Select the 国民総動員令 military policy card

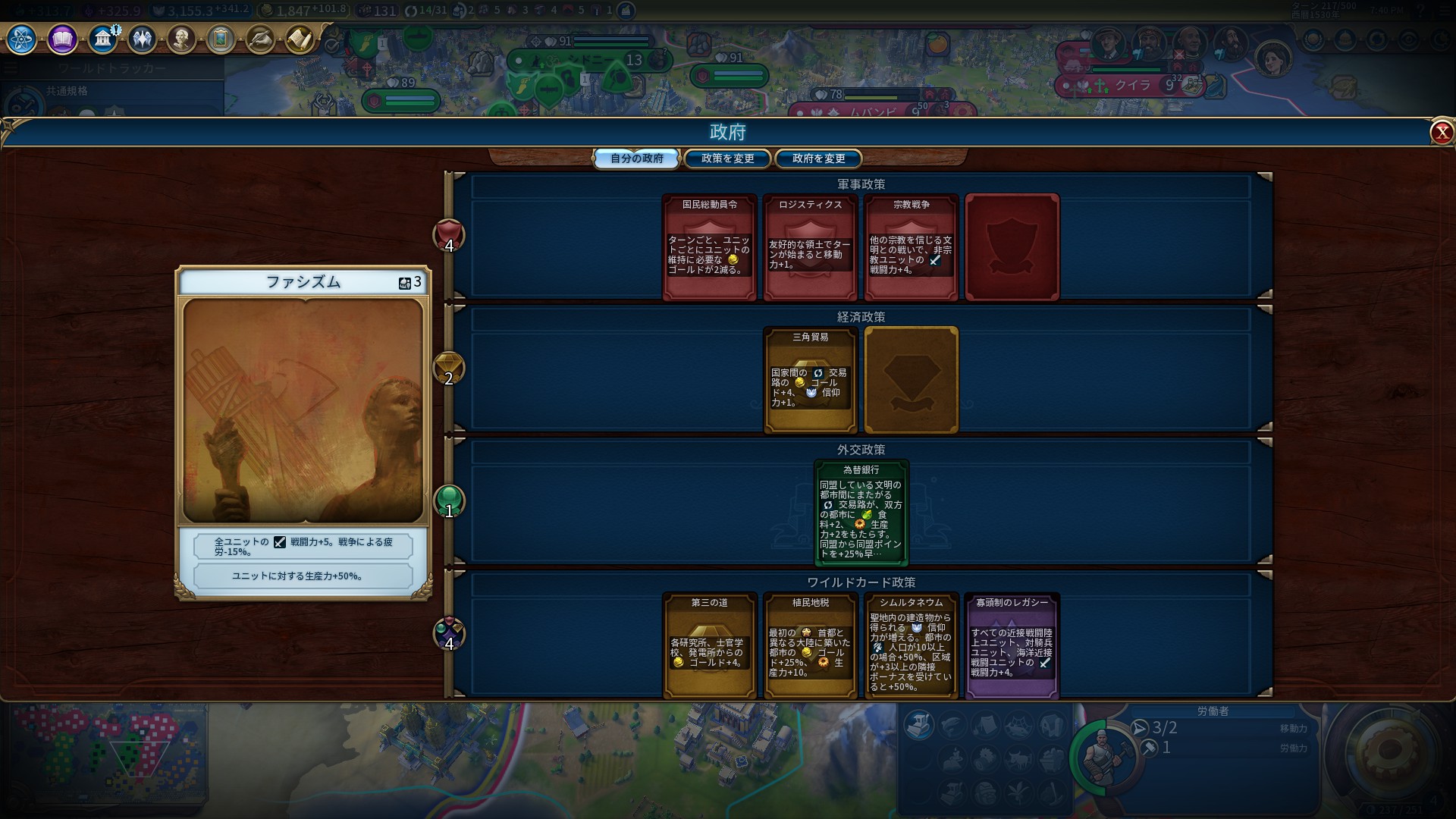(x=710, y=247)
